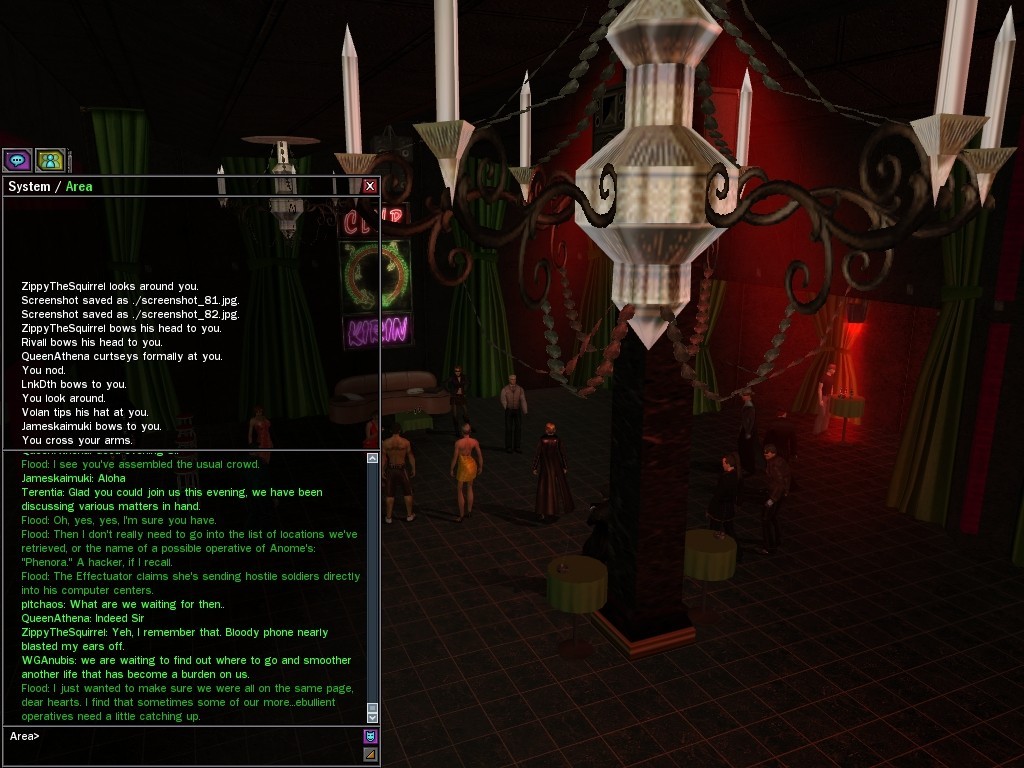
Task: Close the System / Area chat window
Action: click(x=370, y=186)
